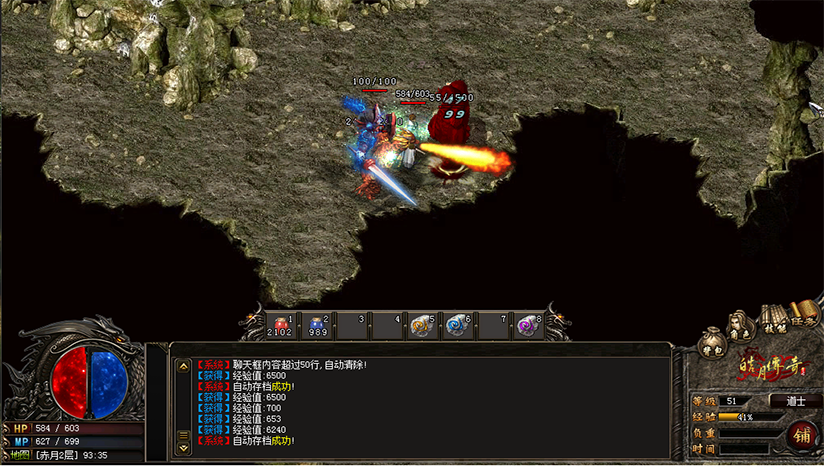The image size is (824, 466).
Task: Open the 任务 quest scroll
Action: [x=802, y=314]
